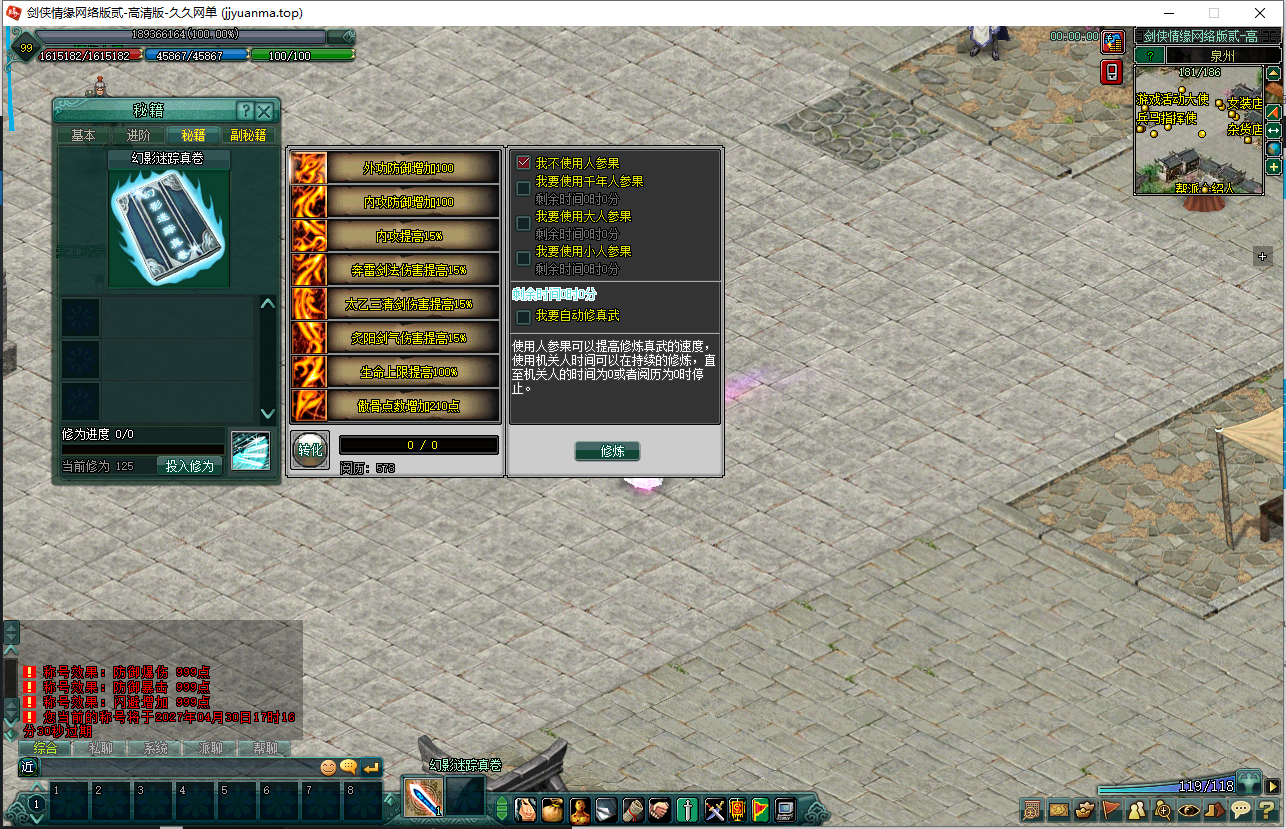Click the 修炼 button
1286x829 pixels.
607,451
